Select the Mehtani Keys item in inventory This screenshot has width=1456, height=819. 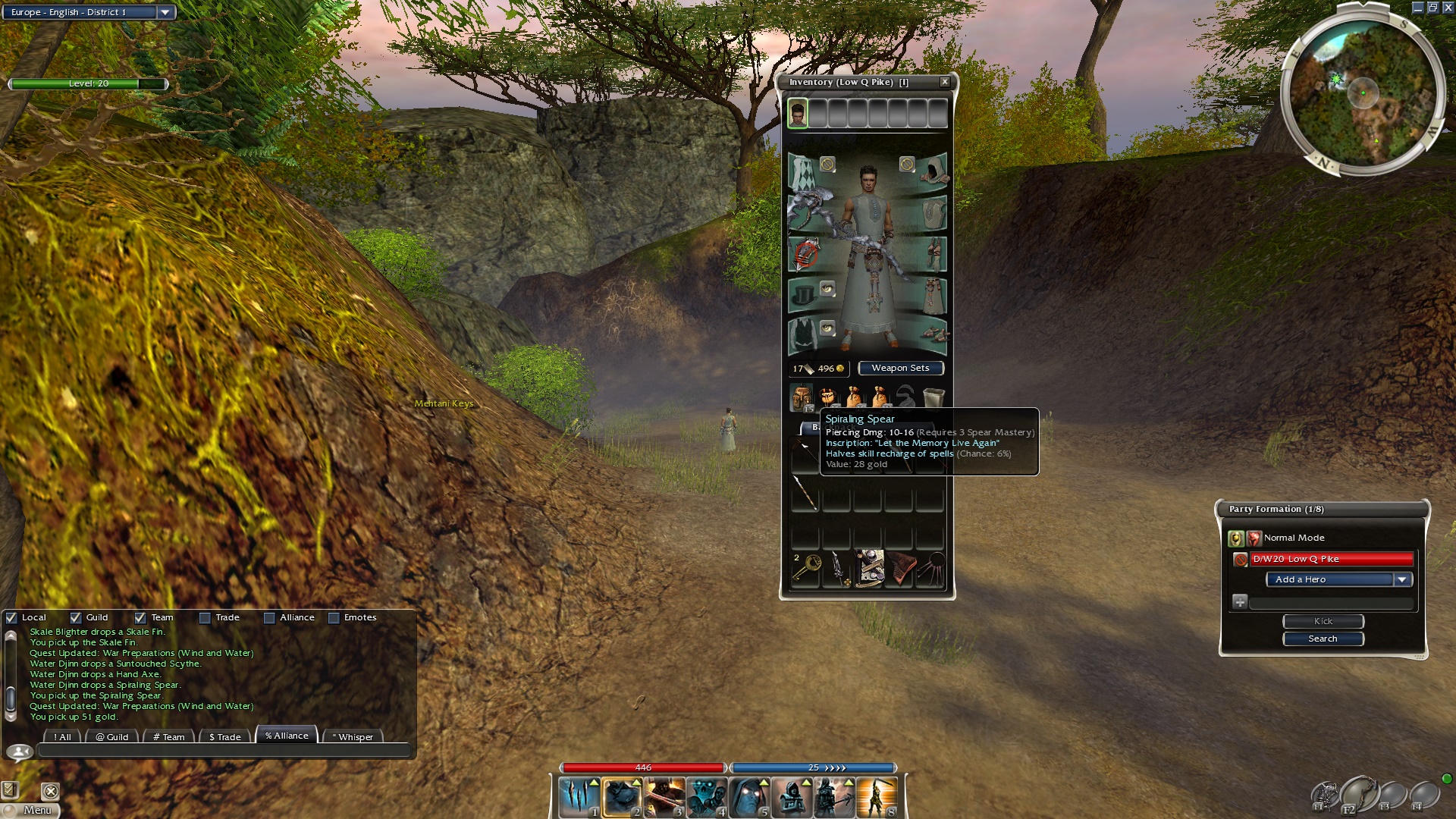(x=806, y=567)
